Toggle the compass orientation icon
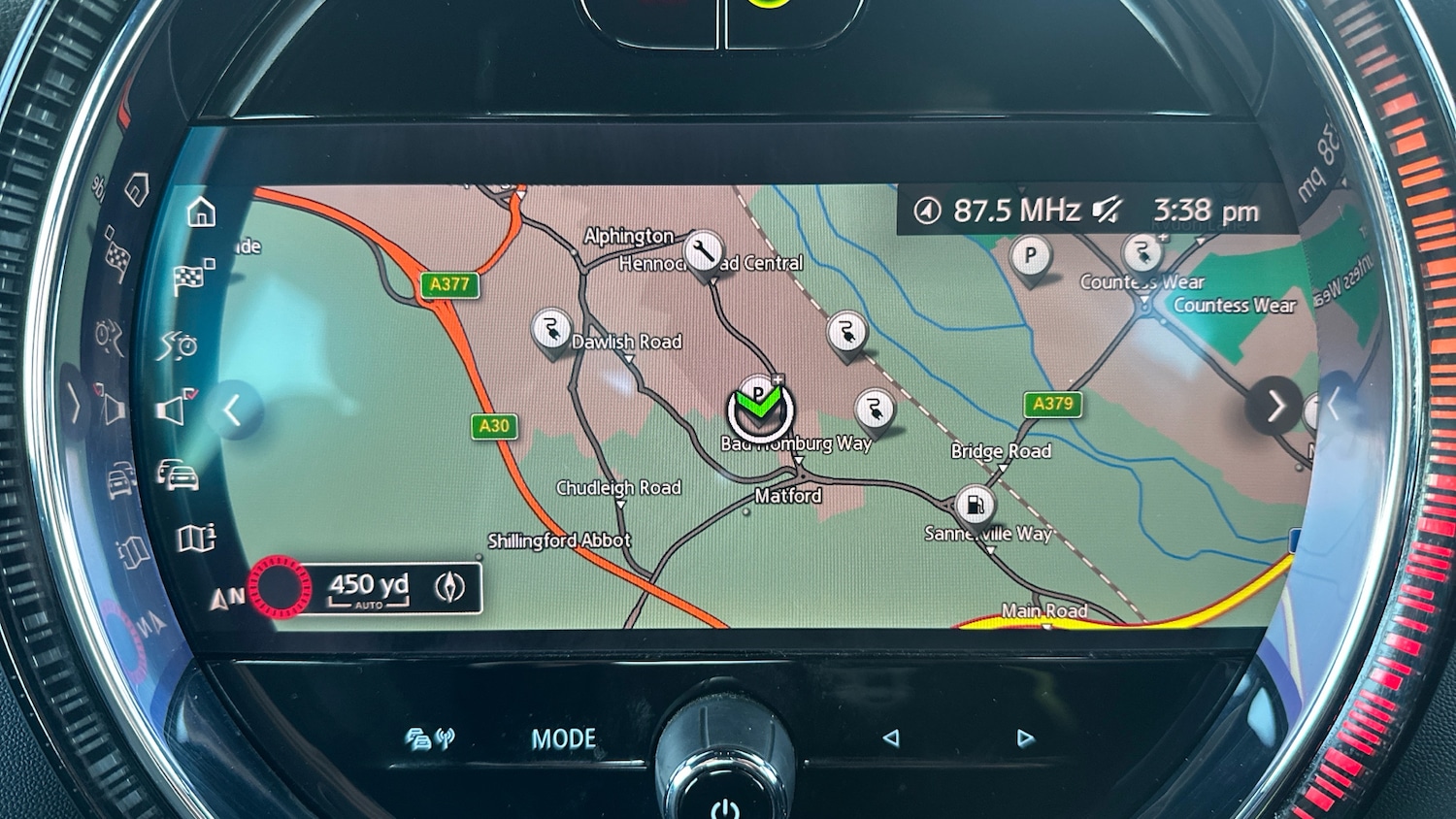 click(449, 587)
